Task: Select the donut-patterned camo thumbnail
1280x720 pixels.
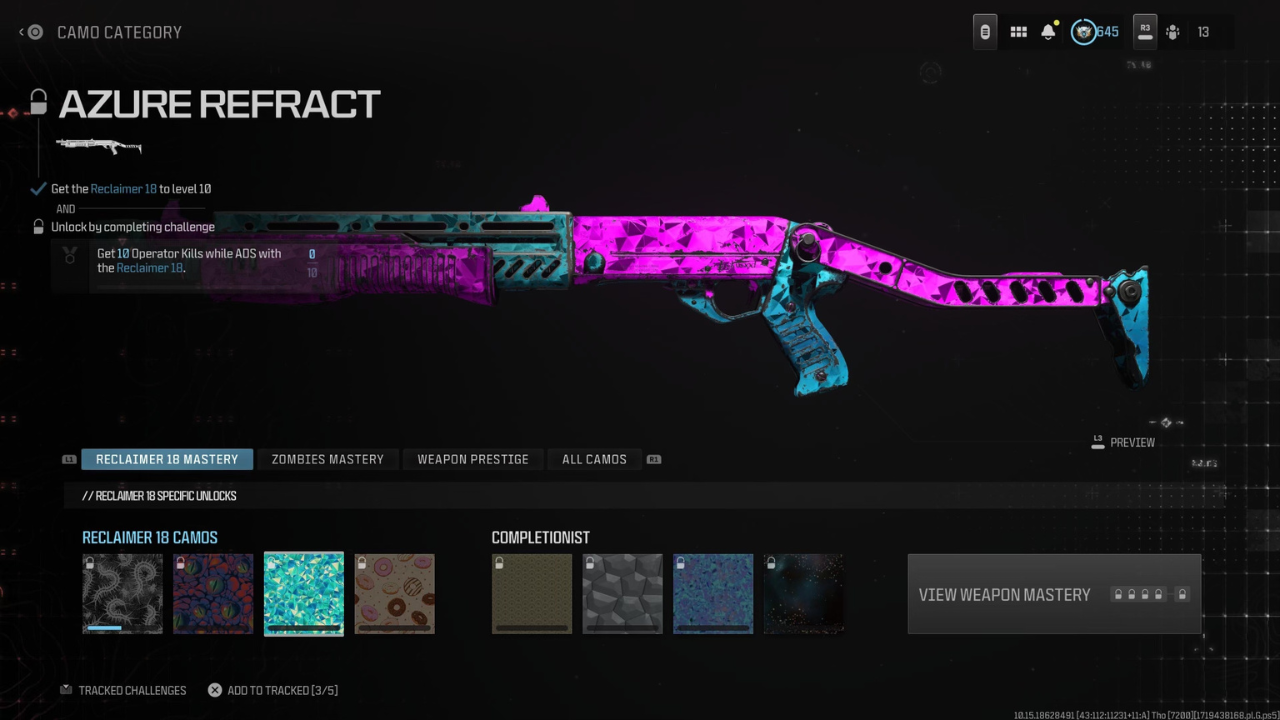Action: click(x=394, y=594)
